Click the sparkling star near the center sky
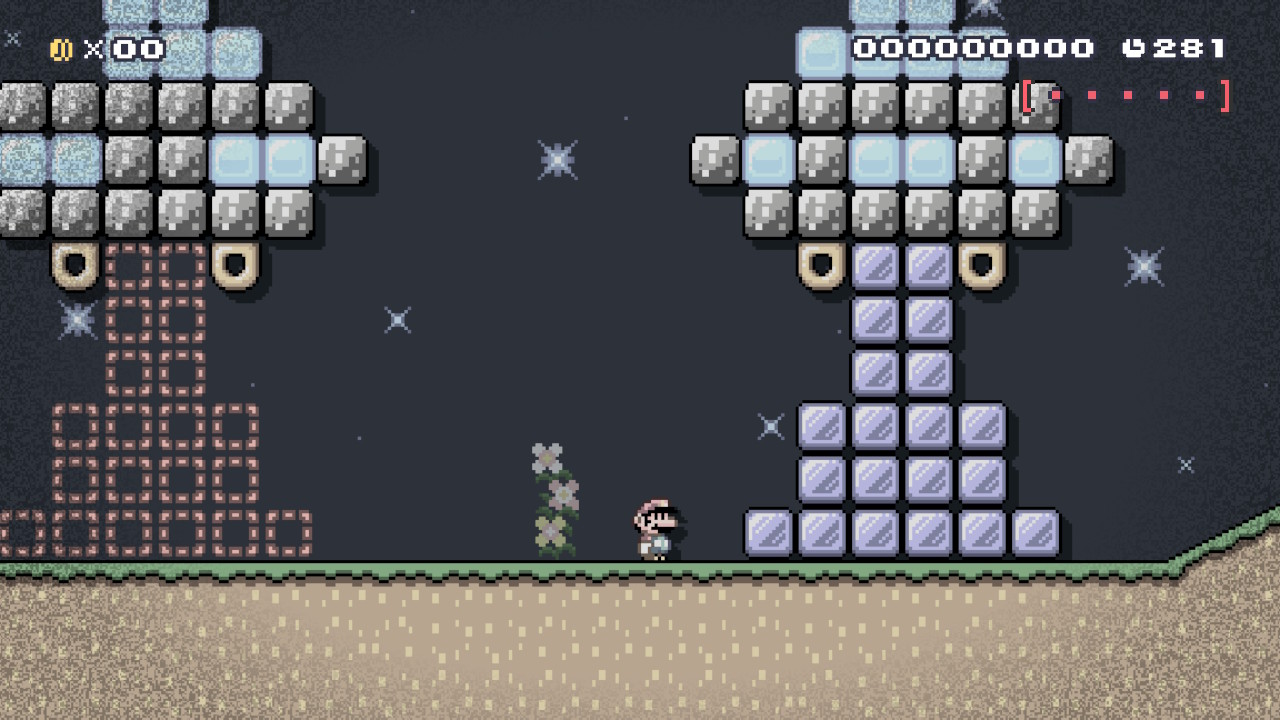Viewport: 1280px width, 720px height. coord(556,158)
